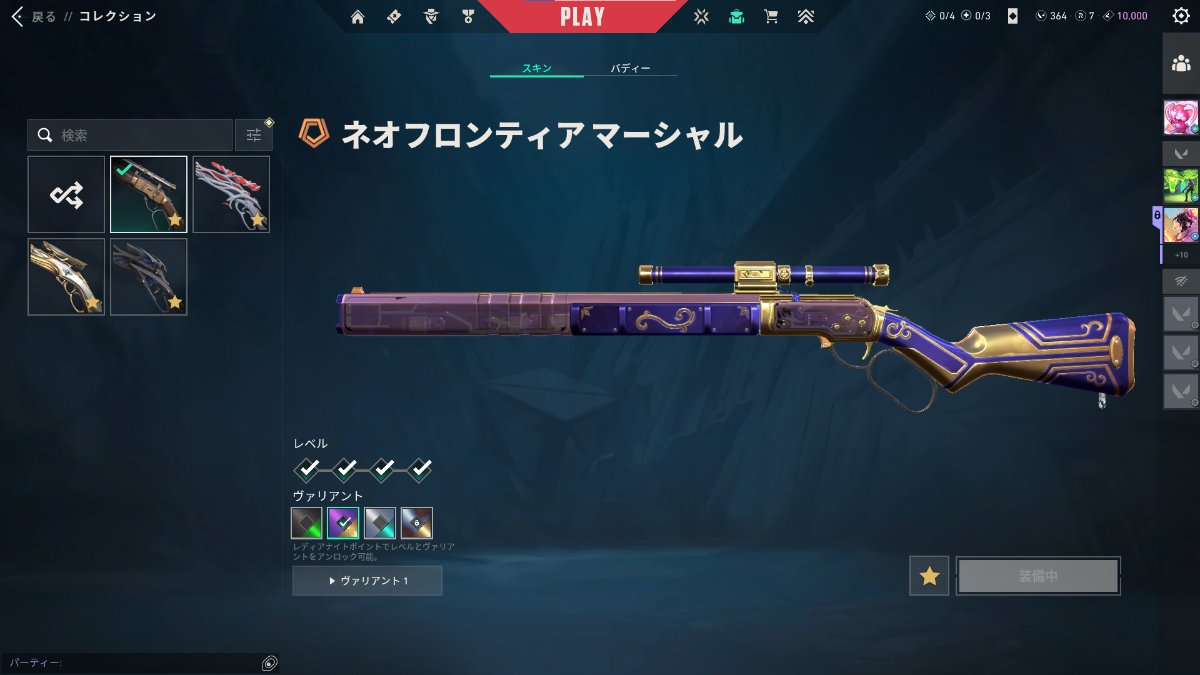Choose the green variant swatch

coord(307,523)
